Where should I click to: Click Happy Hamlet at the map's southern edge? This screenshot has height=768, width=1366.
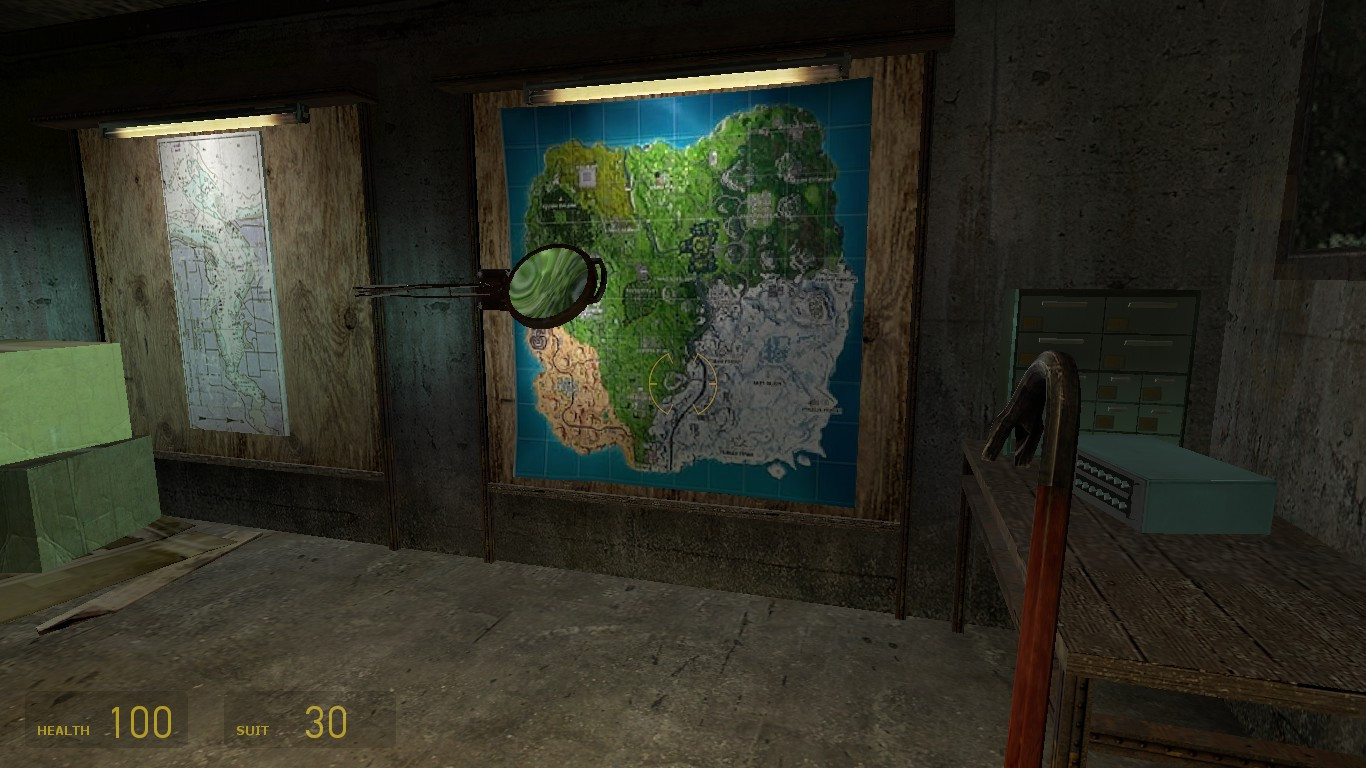click(x=736, y=452)
